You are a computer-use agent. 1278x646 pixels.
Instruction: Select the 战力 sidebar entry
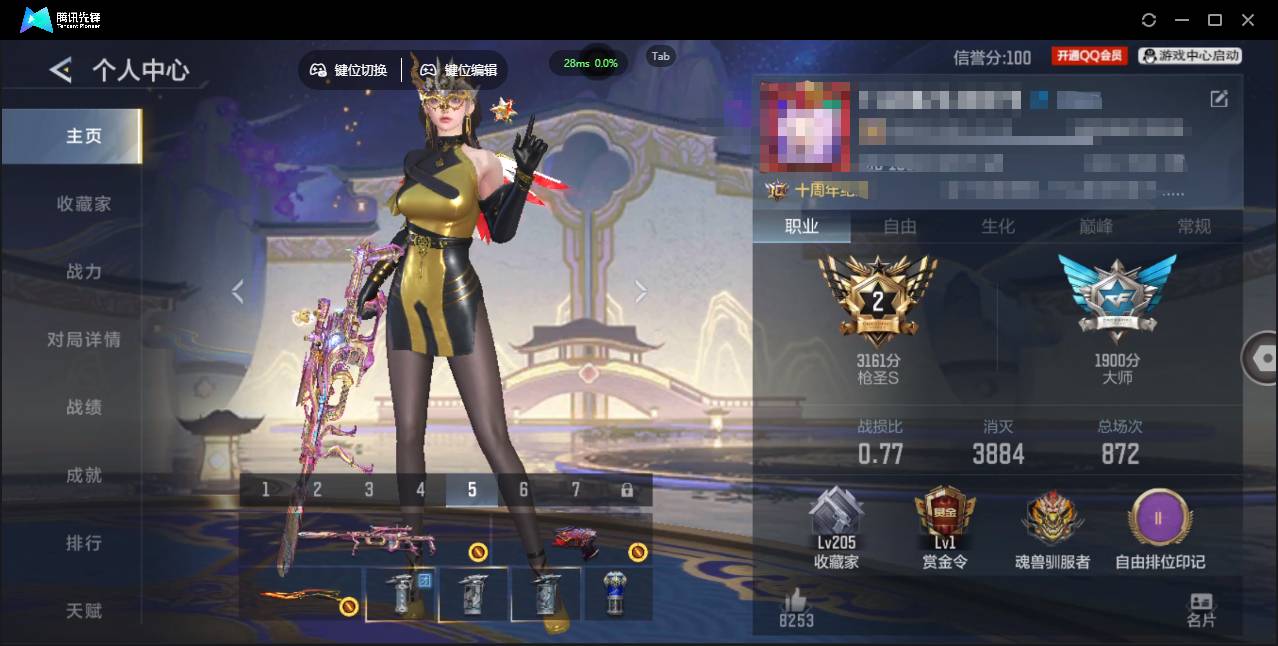click(x=84, y=272)
